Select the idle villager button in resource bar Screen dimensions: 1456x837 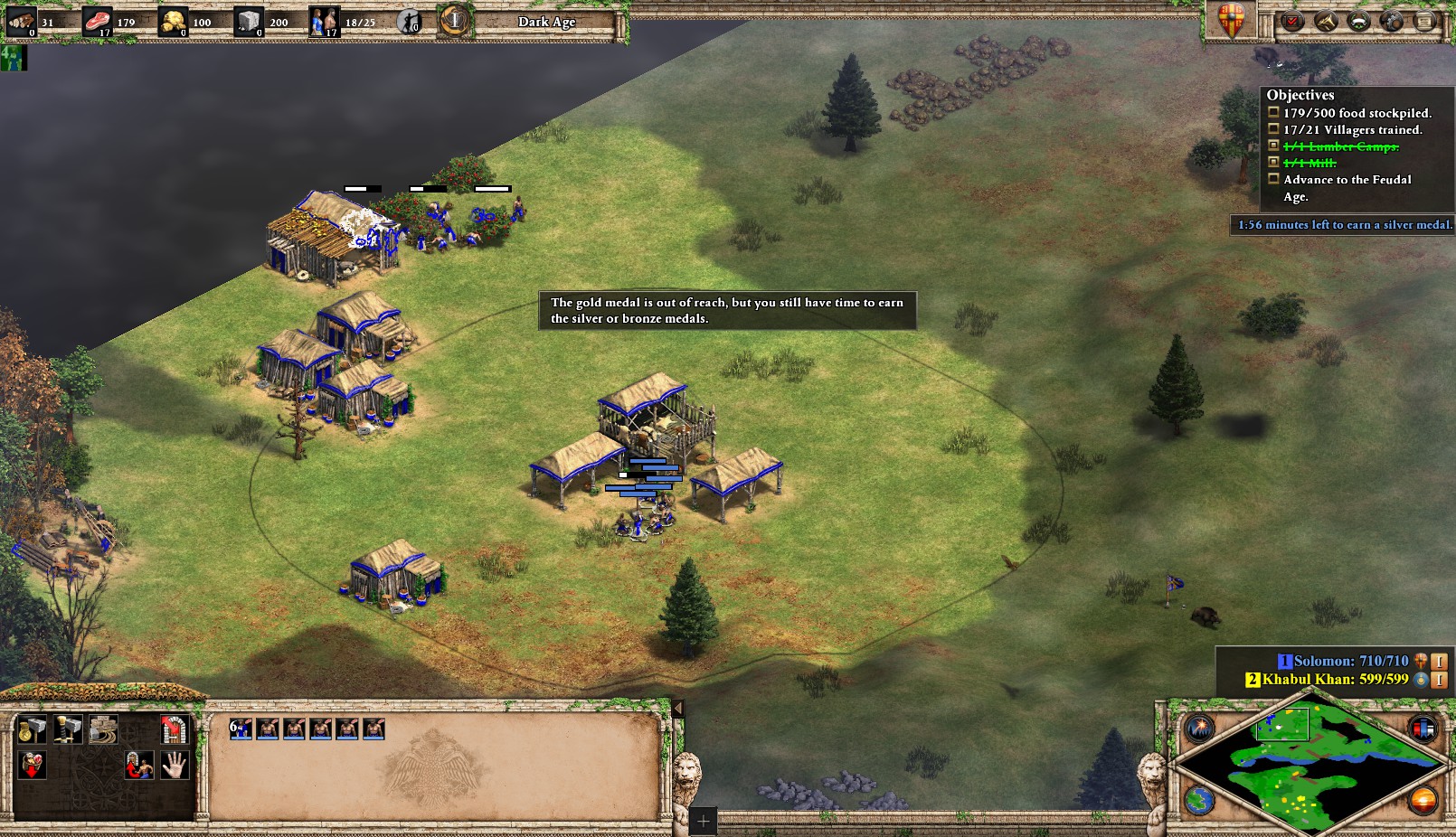point(410,22)
